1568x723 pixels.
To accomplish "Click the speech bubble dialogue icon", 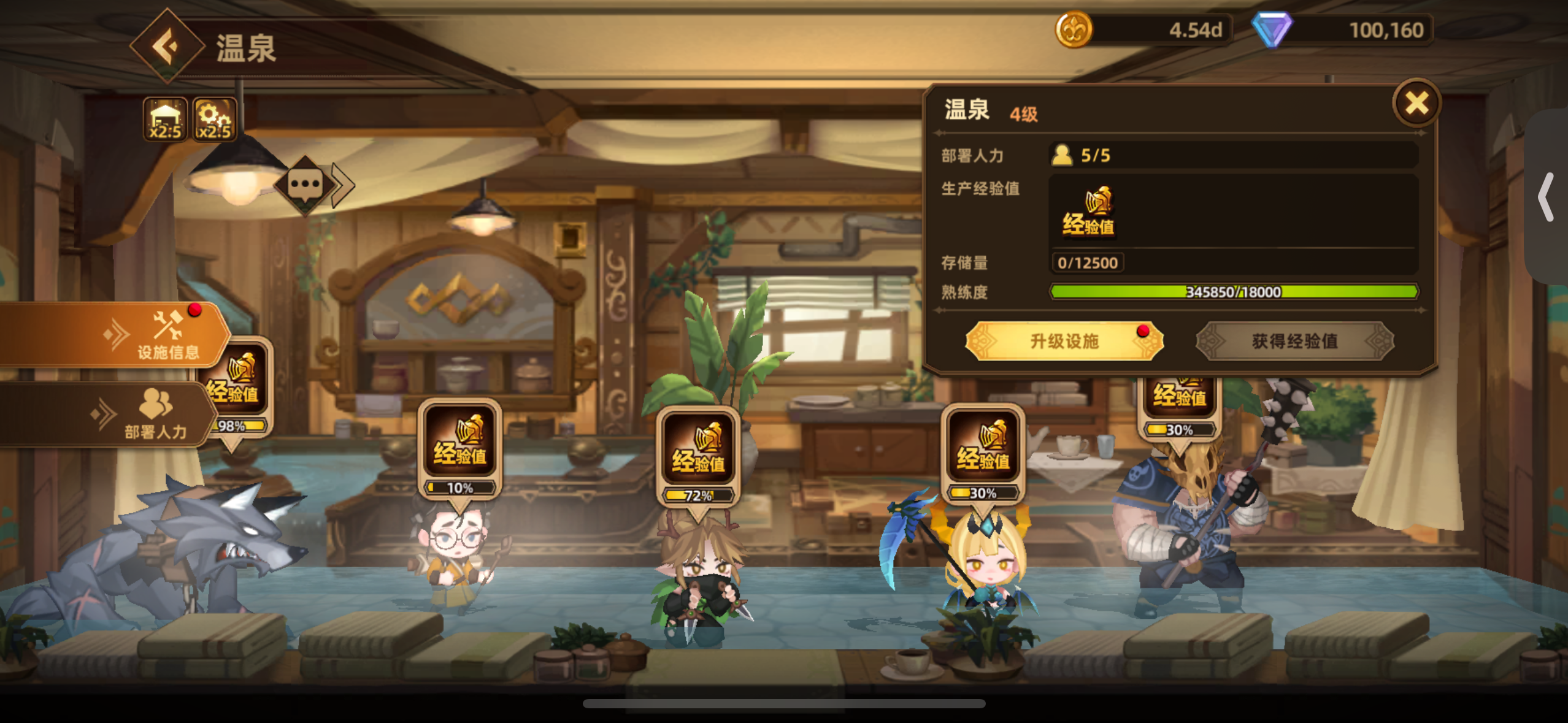I will 305,185.
